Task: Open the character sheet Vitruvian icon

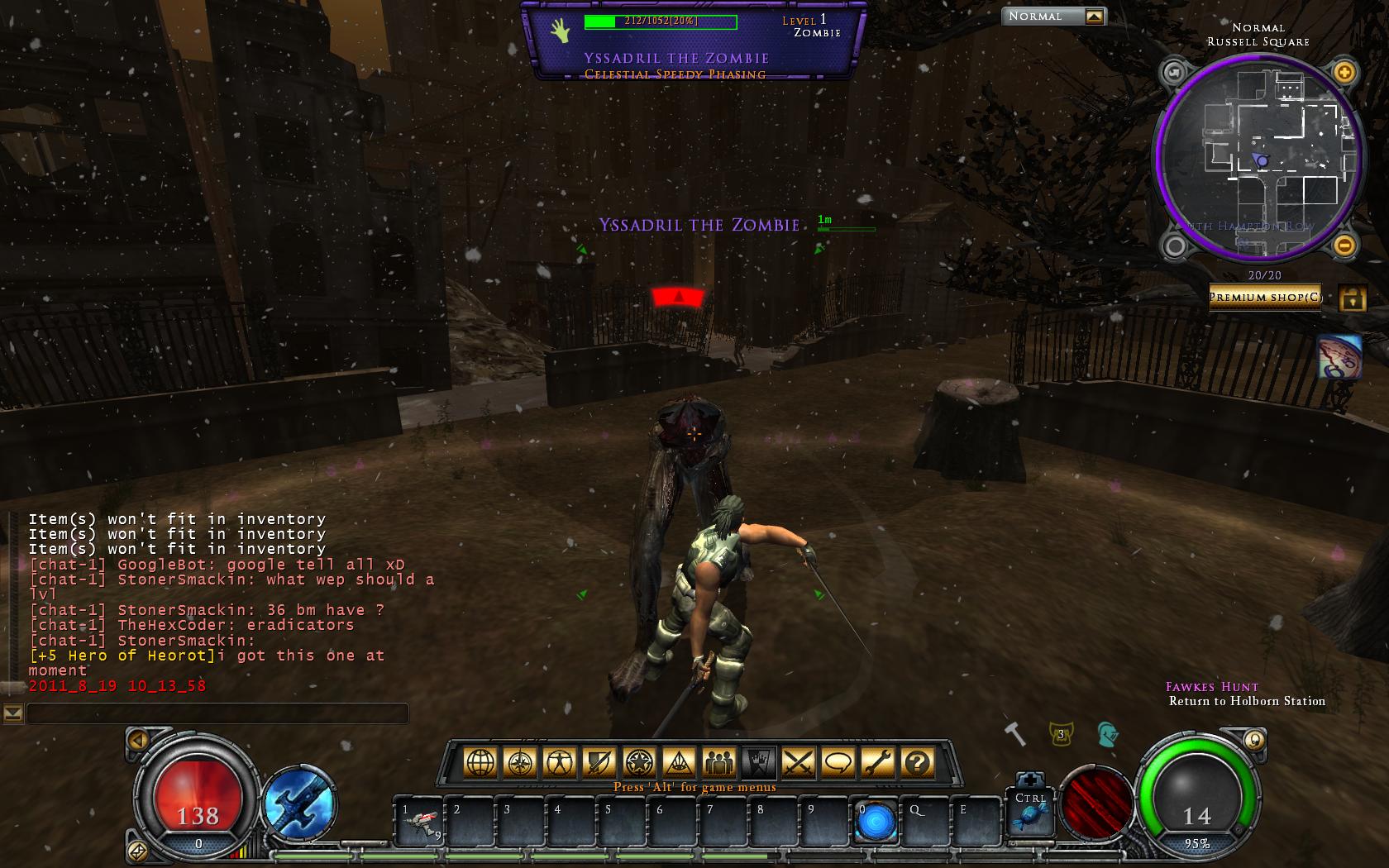Action: (560, 762)
